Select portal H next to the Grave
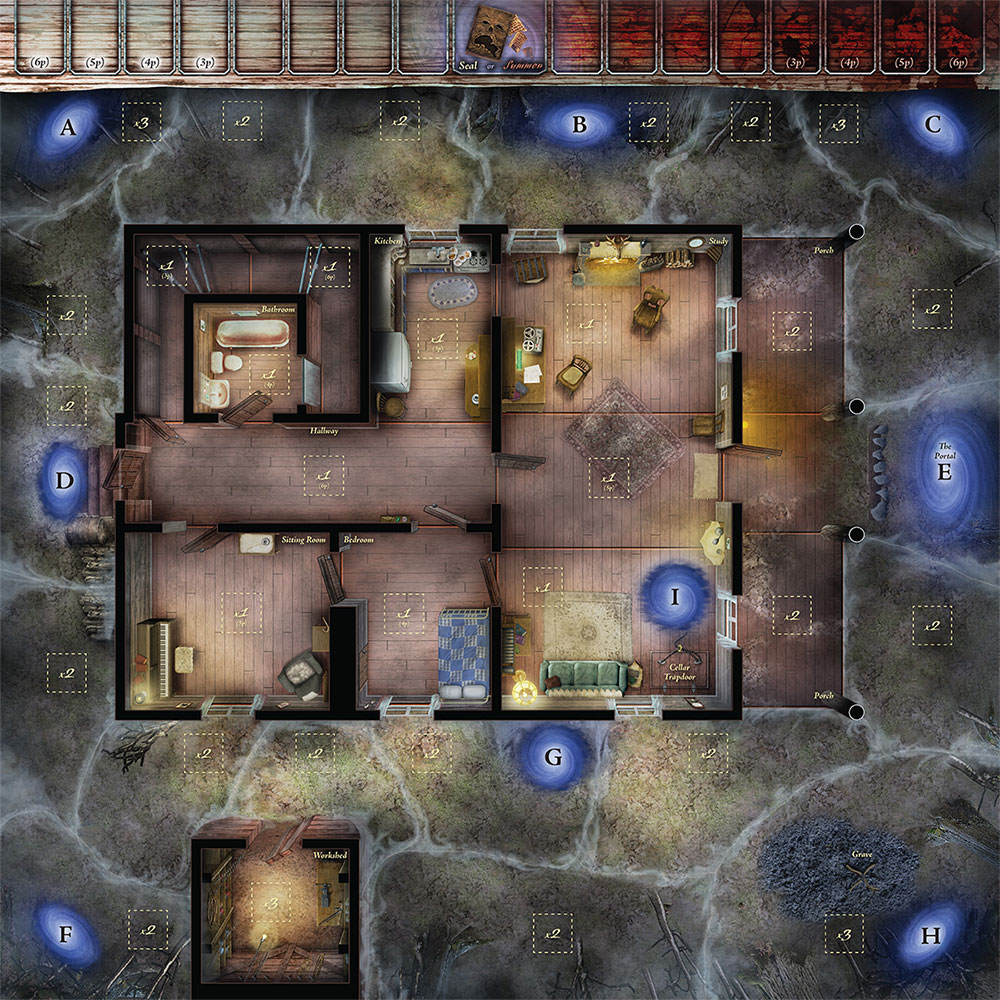 click(931, 936)
